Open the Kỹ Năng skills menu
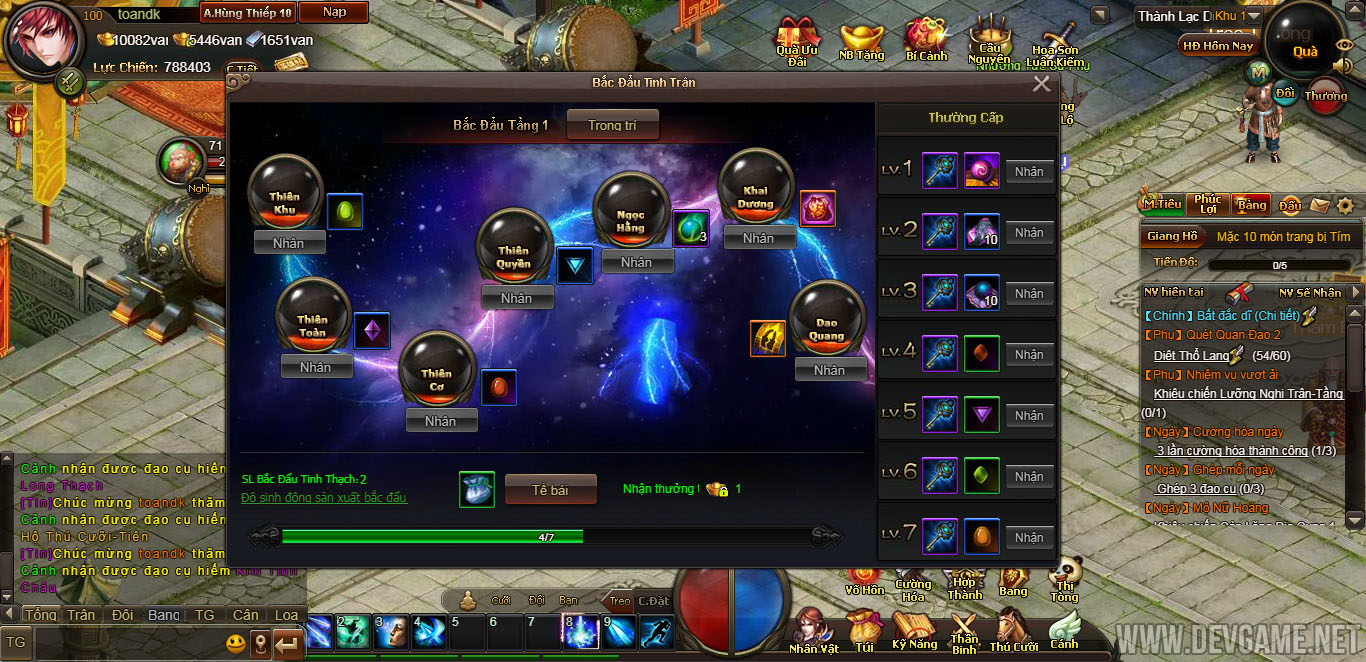This screenshot has height=662, width=1366. (x=914, y=630)
